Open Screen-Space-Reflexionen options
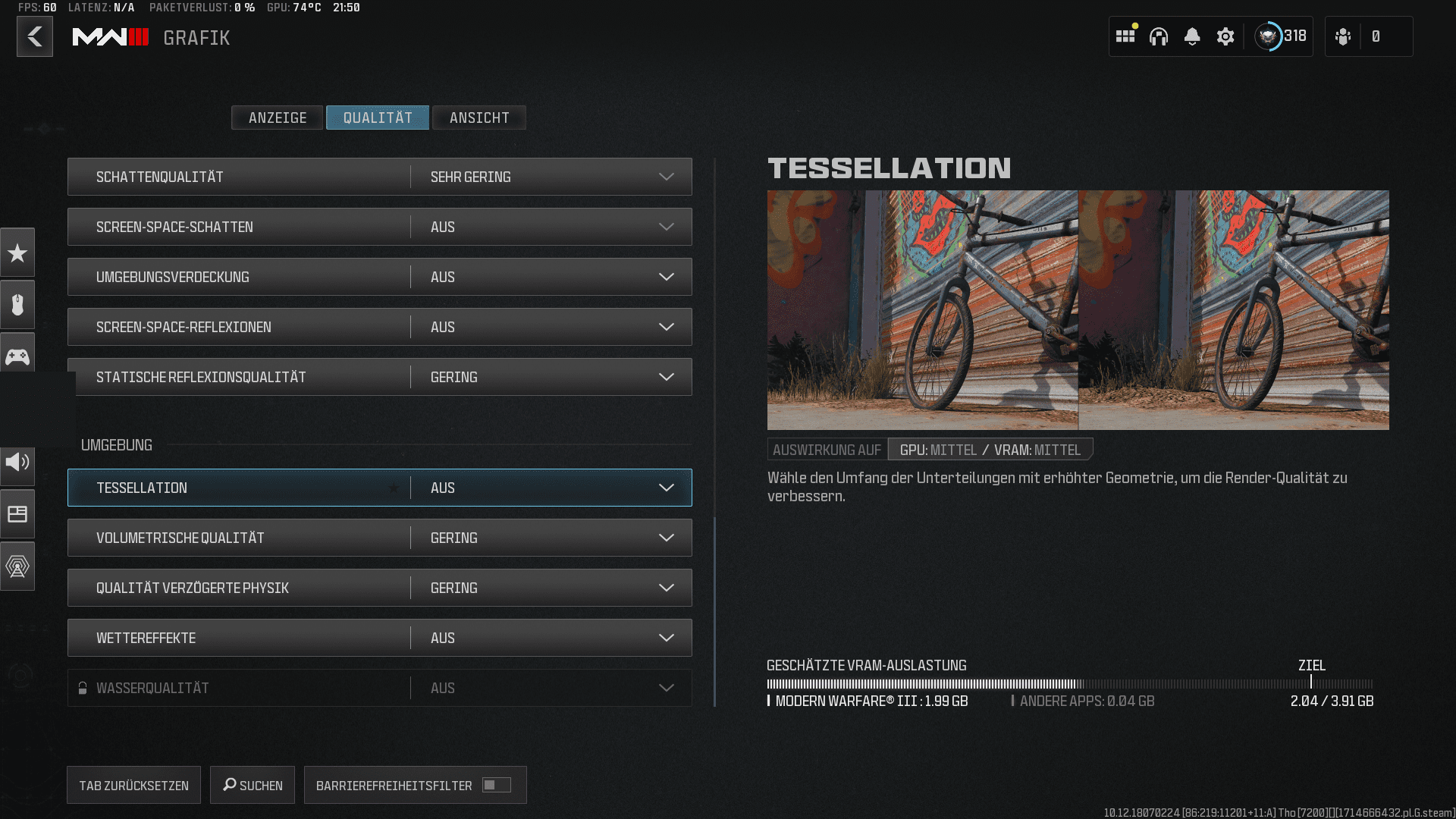Viewport: 1456px width, 819px height. [551, 327]
